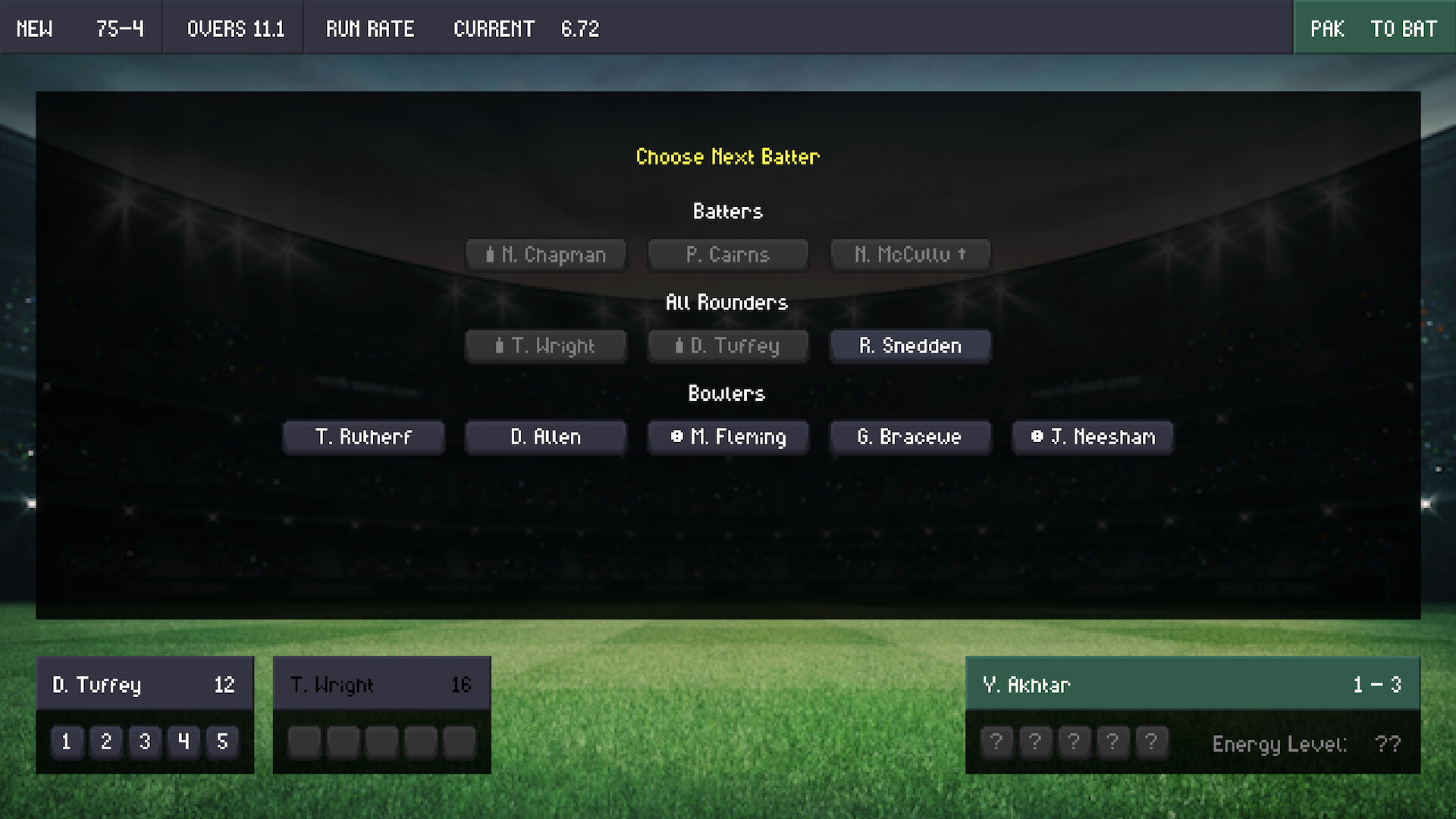The width and height of the screenshot is (1456, 819).
Task: Select skill slot 4 under D. Tuffey
Action: click(x=183, y=742)
